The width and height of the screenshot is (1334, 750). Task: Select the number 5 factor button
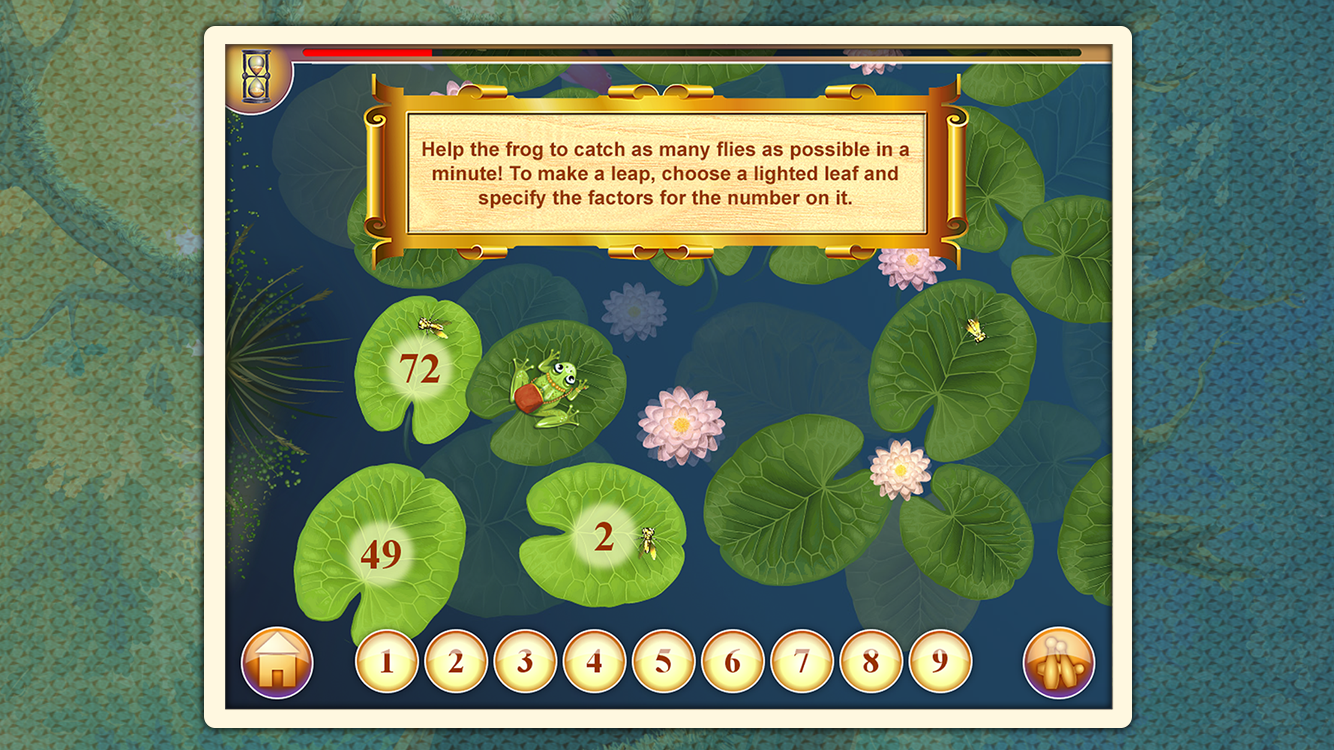663,661
